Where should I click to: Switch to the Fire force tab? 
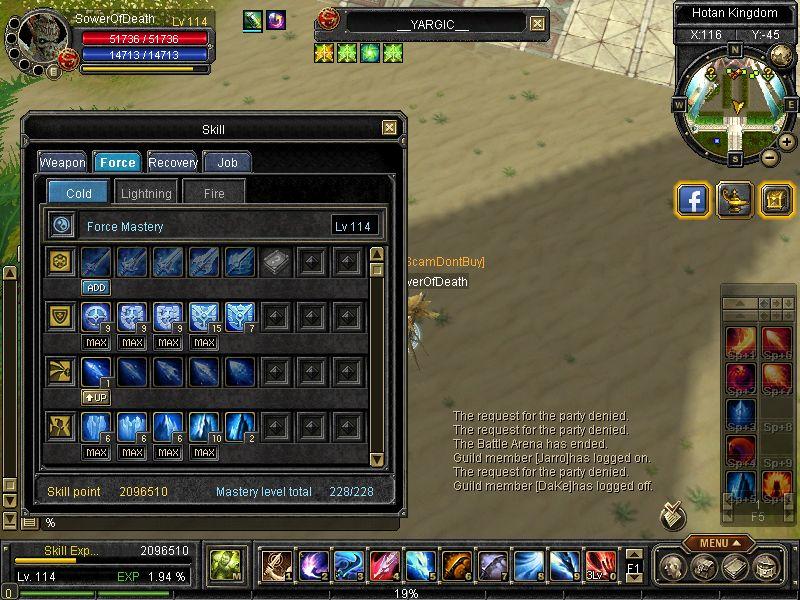[214, 193]
